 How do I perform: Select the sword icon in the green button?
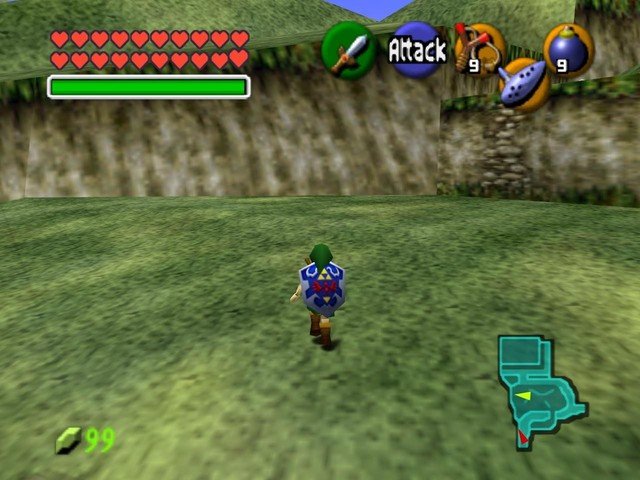pyautogui.click(x=348, y=50)
